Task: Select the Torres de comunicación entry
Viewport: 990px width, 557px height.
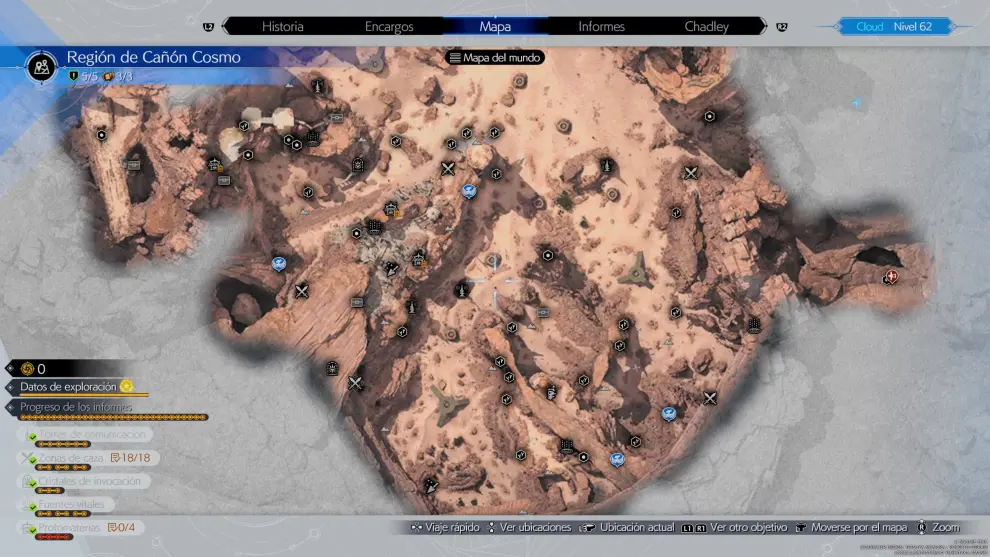Action: pyautogui.click(x=92, y=435)
